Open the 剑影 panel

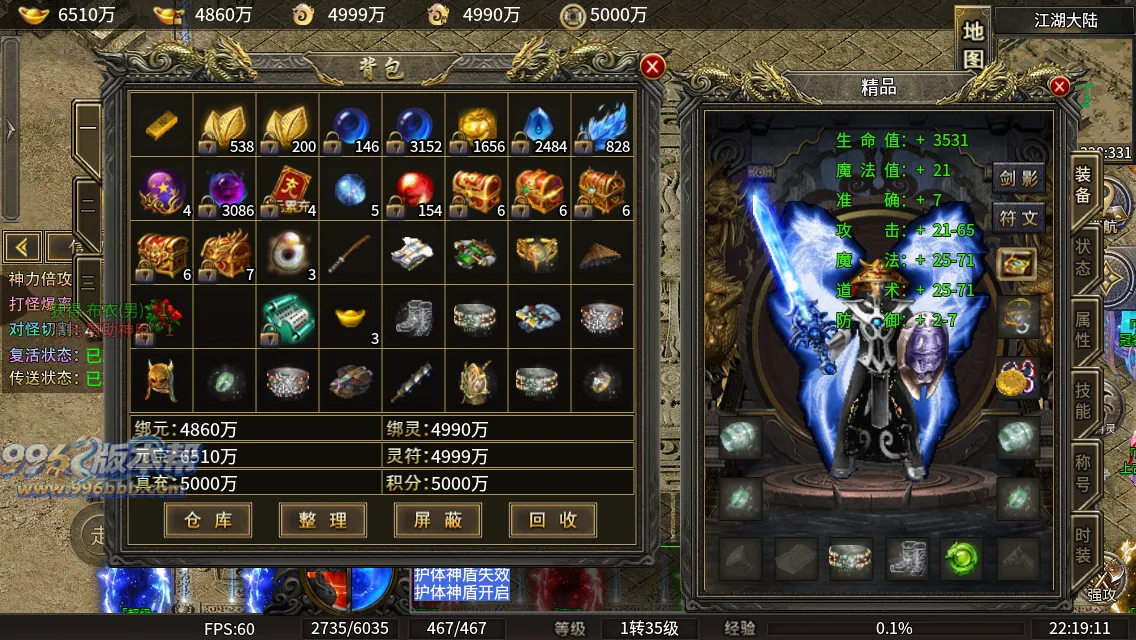click(x=1019, y=180)
